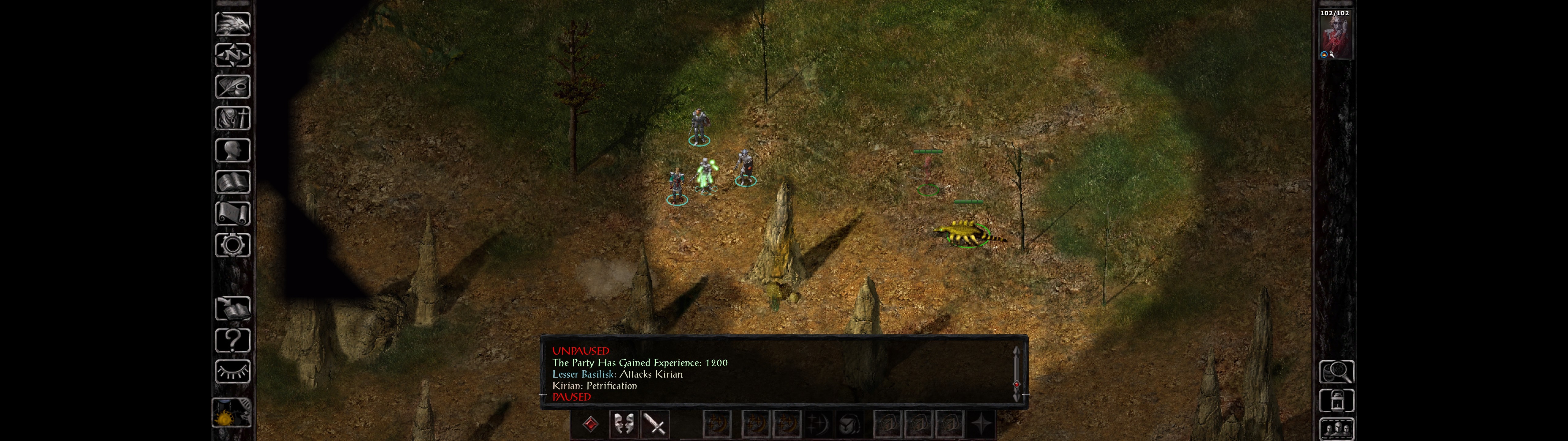Select the talk masks action button
Screen dimensions: 1568x441
(x=623, y=424)
